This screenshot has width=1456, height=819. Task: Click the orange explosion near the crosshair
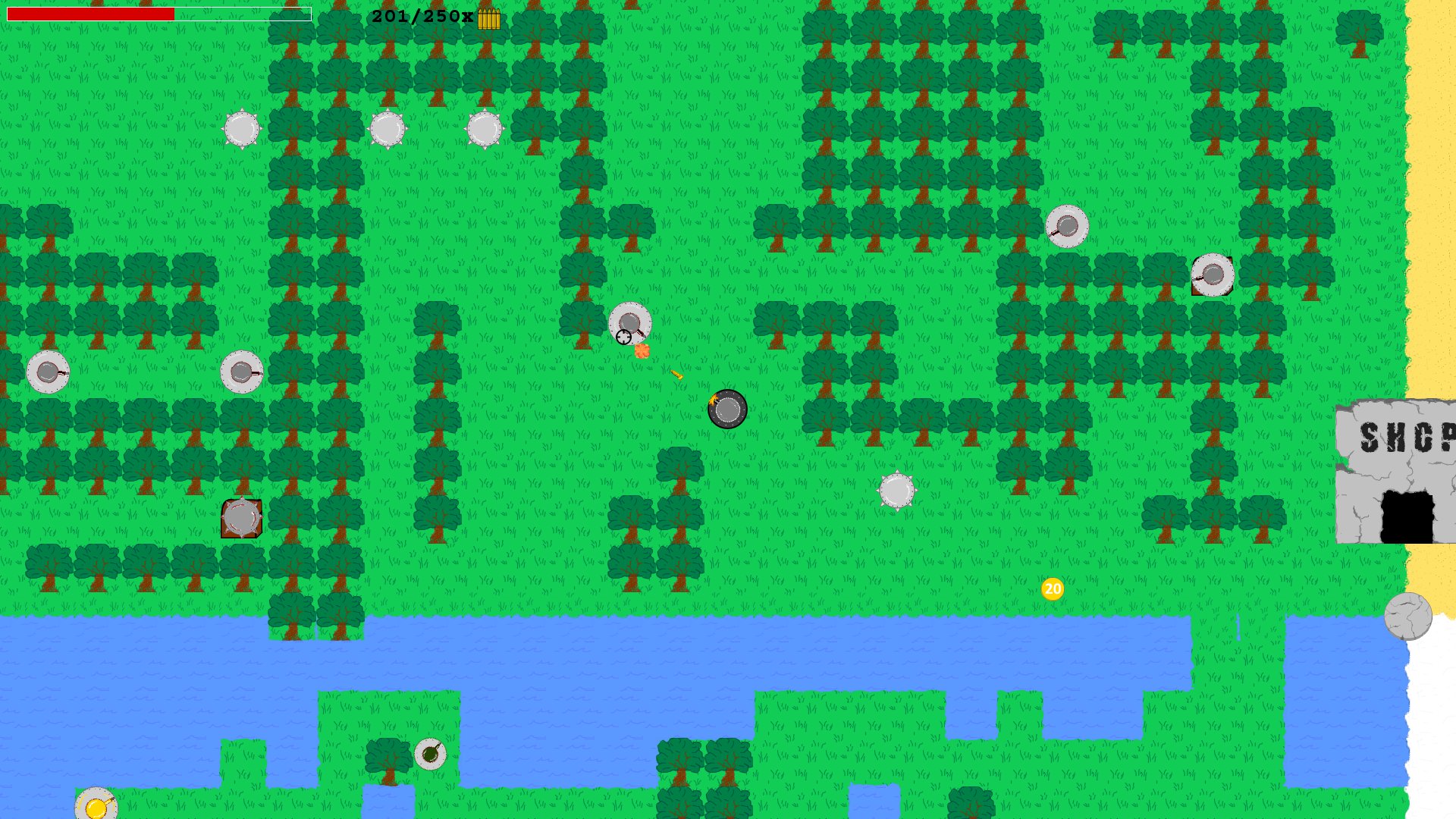[643, 349]
